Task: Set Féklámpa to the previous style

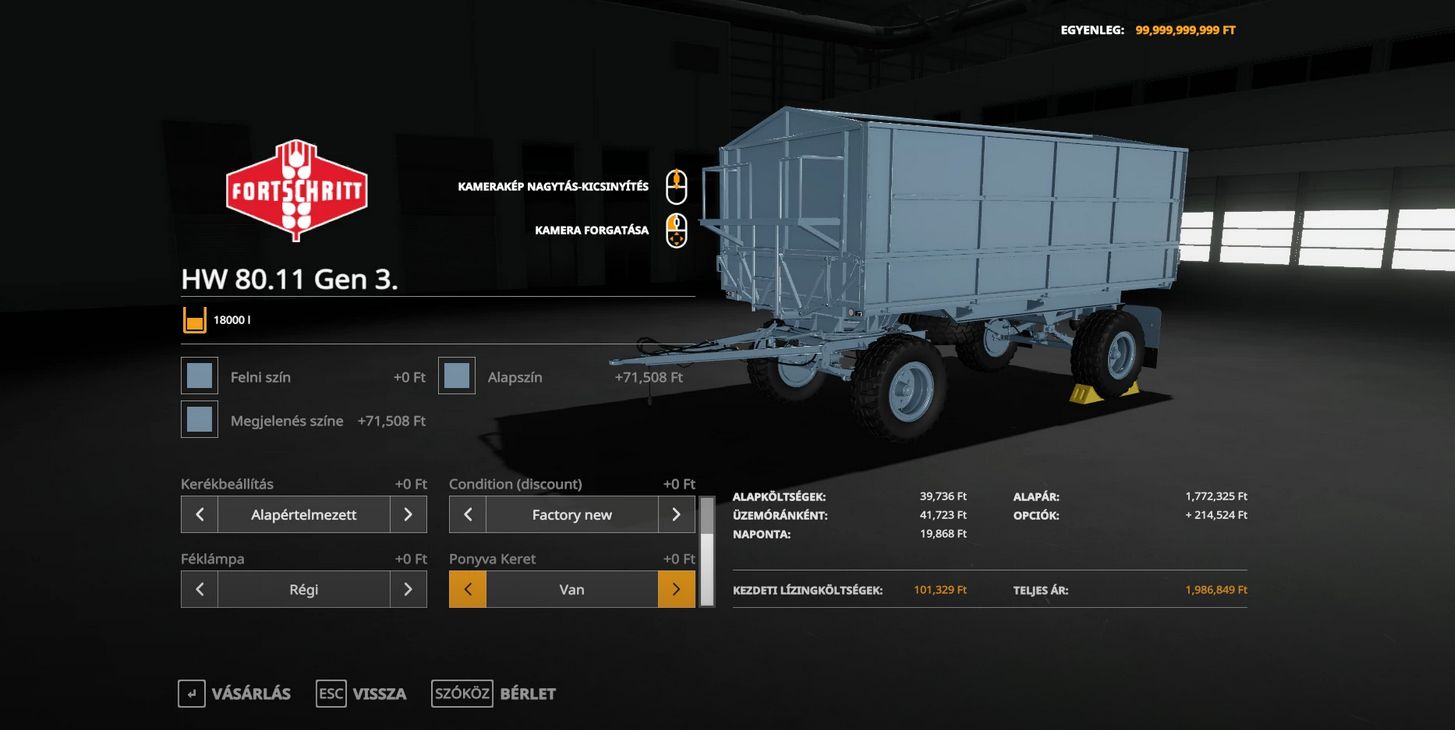Action: [x=200, y=590]
